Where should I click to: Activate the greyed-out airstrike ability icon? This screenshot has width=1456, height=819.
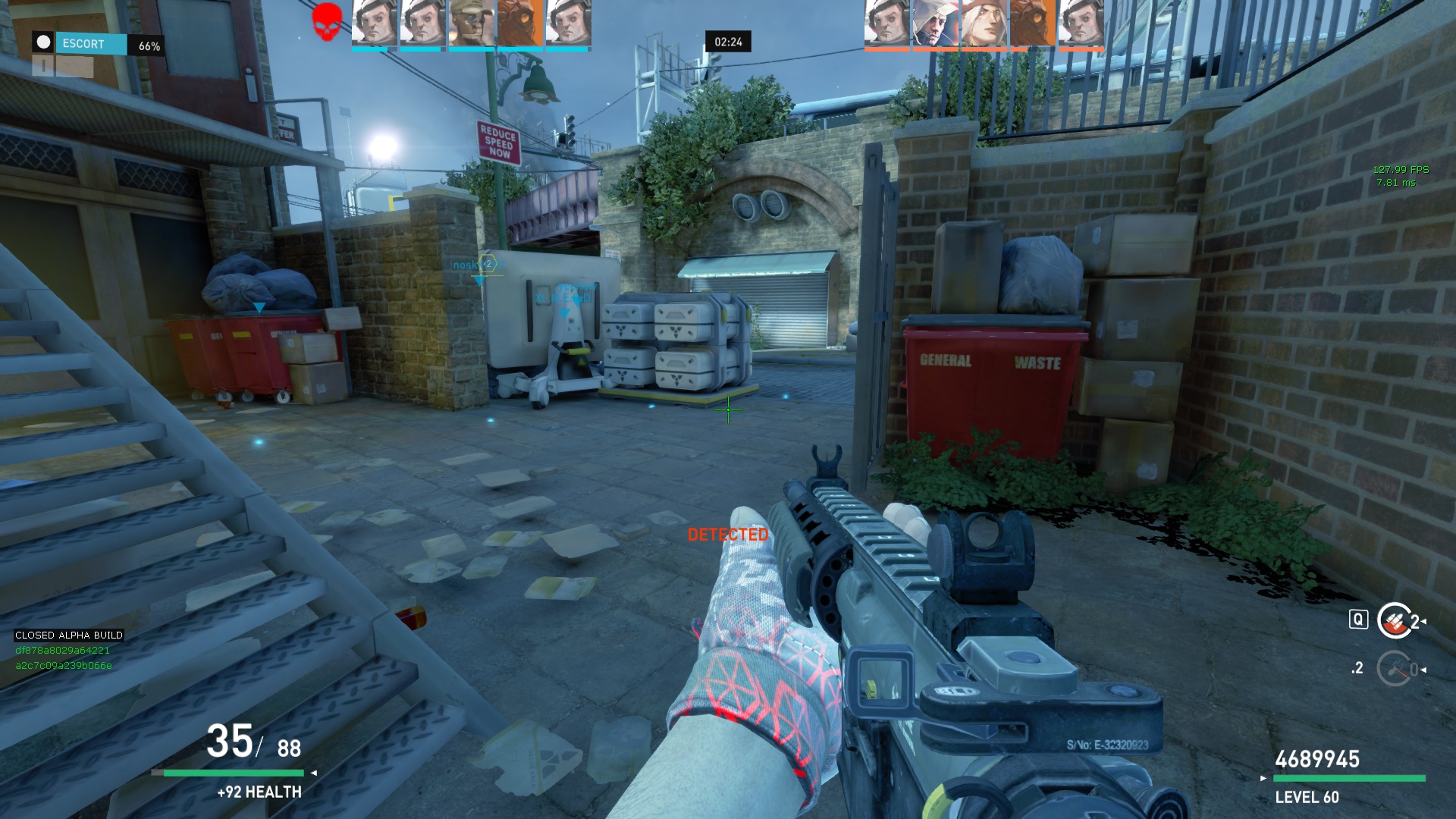tap(1394, 669)
